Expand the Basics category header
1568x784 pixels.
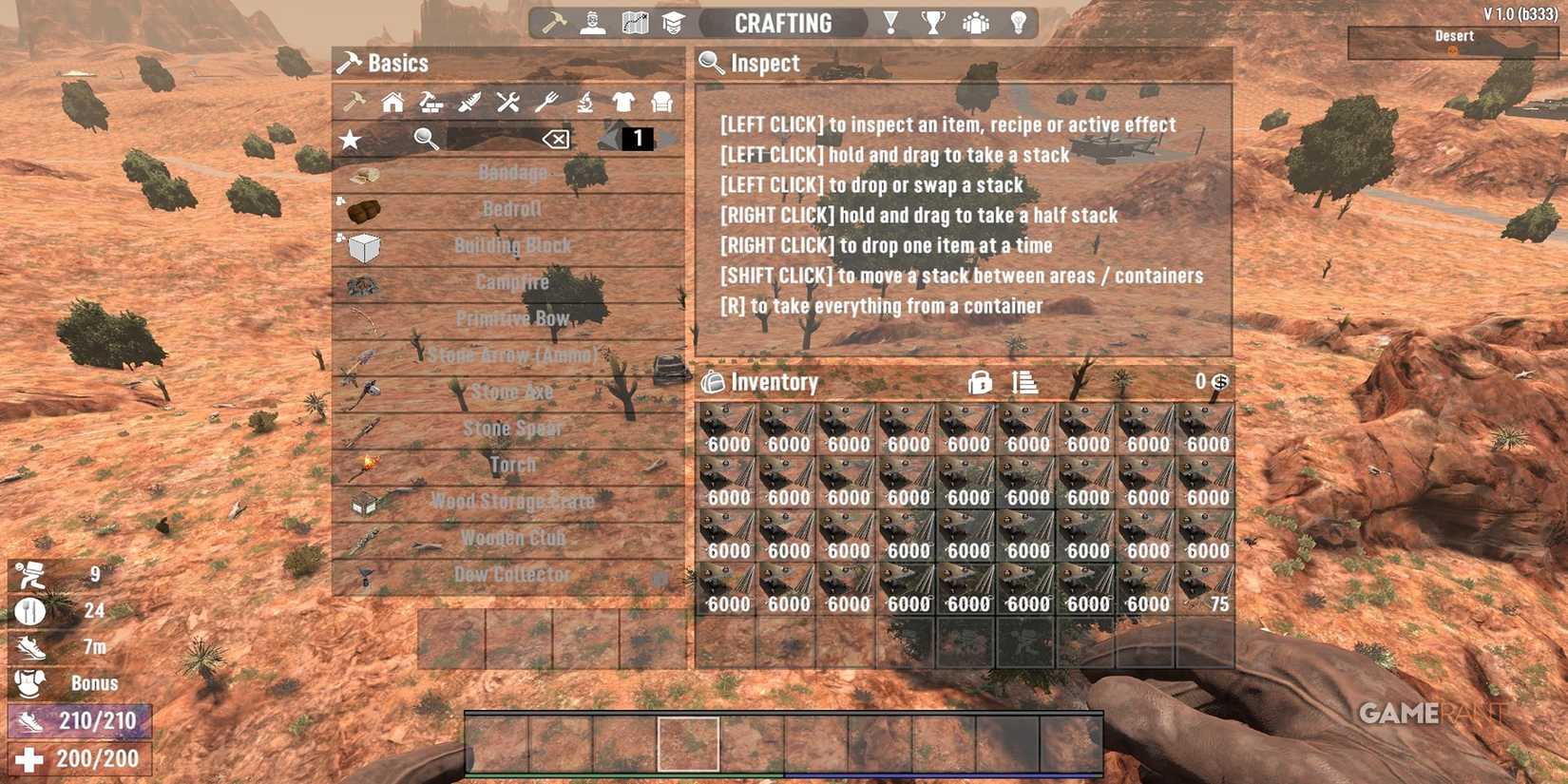pyautogui.click(x=397, y=63)
